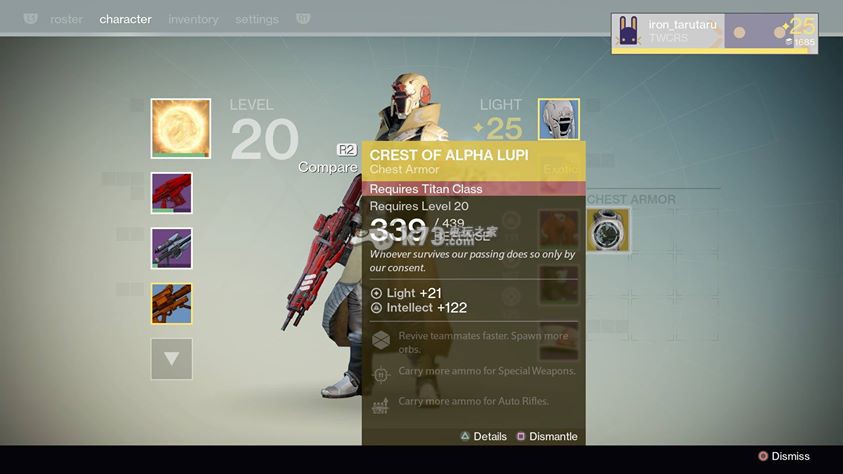Image resolution: width=843 pixels, height=474 pixels.
Task: Select the equipped helmet slot
Action: (x=559, y=119)
